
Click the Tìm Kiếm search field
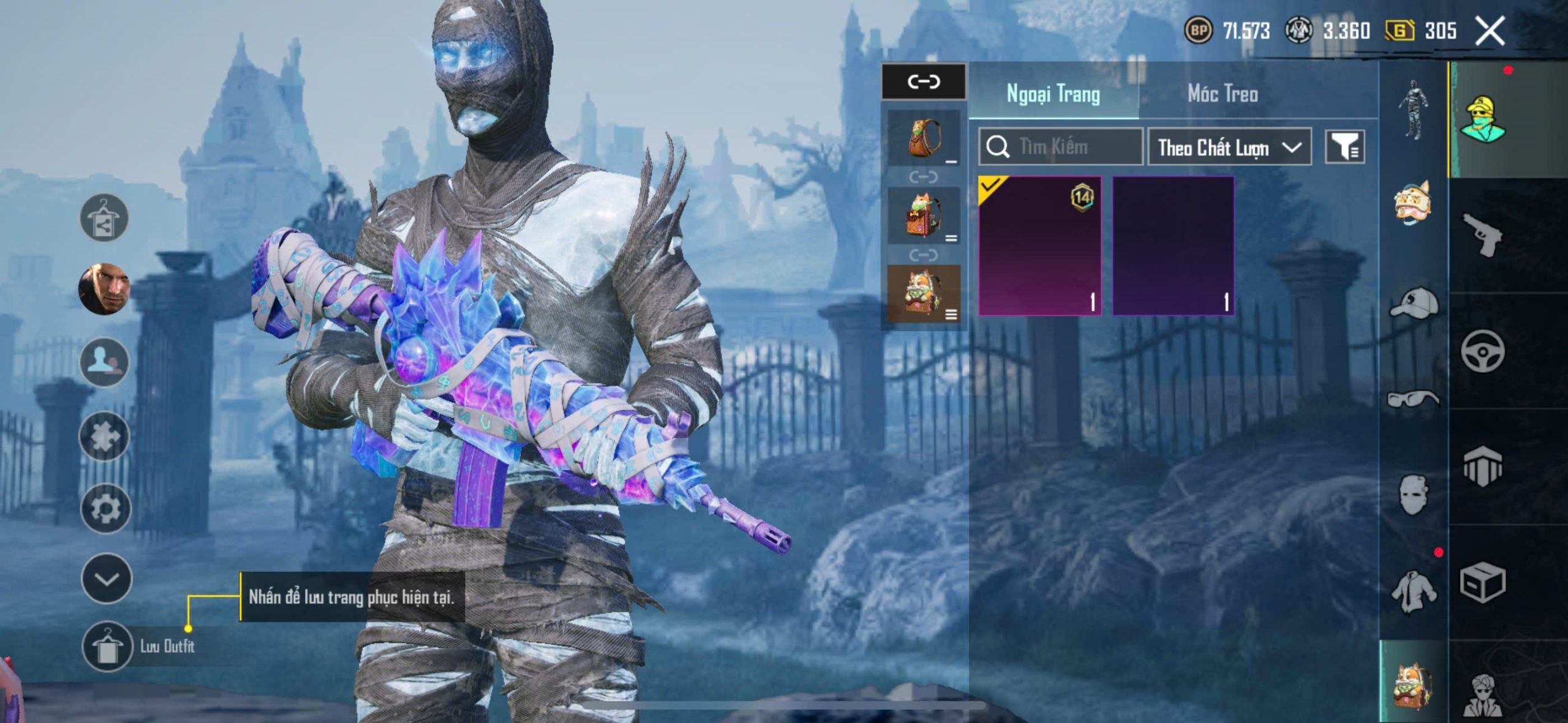[x=1061, y=147]
